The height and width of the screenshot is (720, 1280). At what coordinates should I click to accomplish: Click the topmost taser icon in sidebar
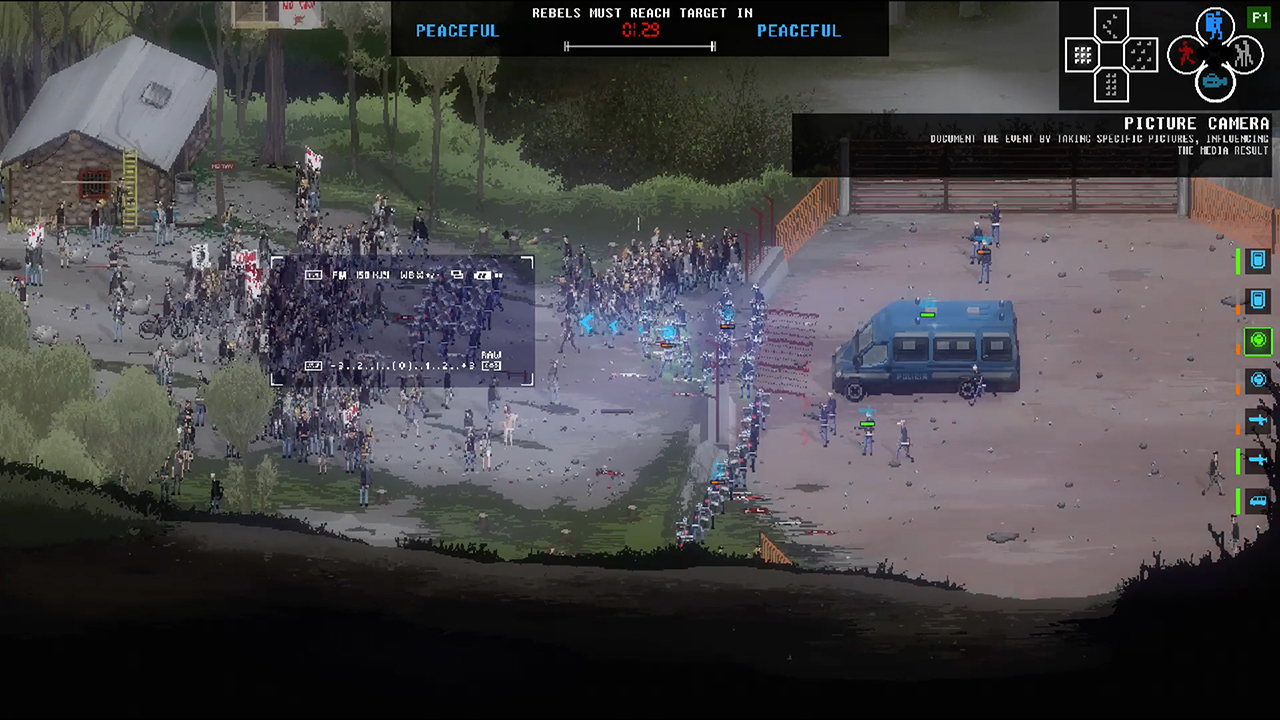[x=1258, y=419]
